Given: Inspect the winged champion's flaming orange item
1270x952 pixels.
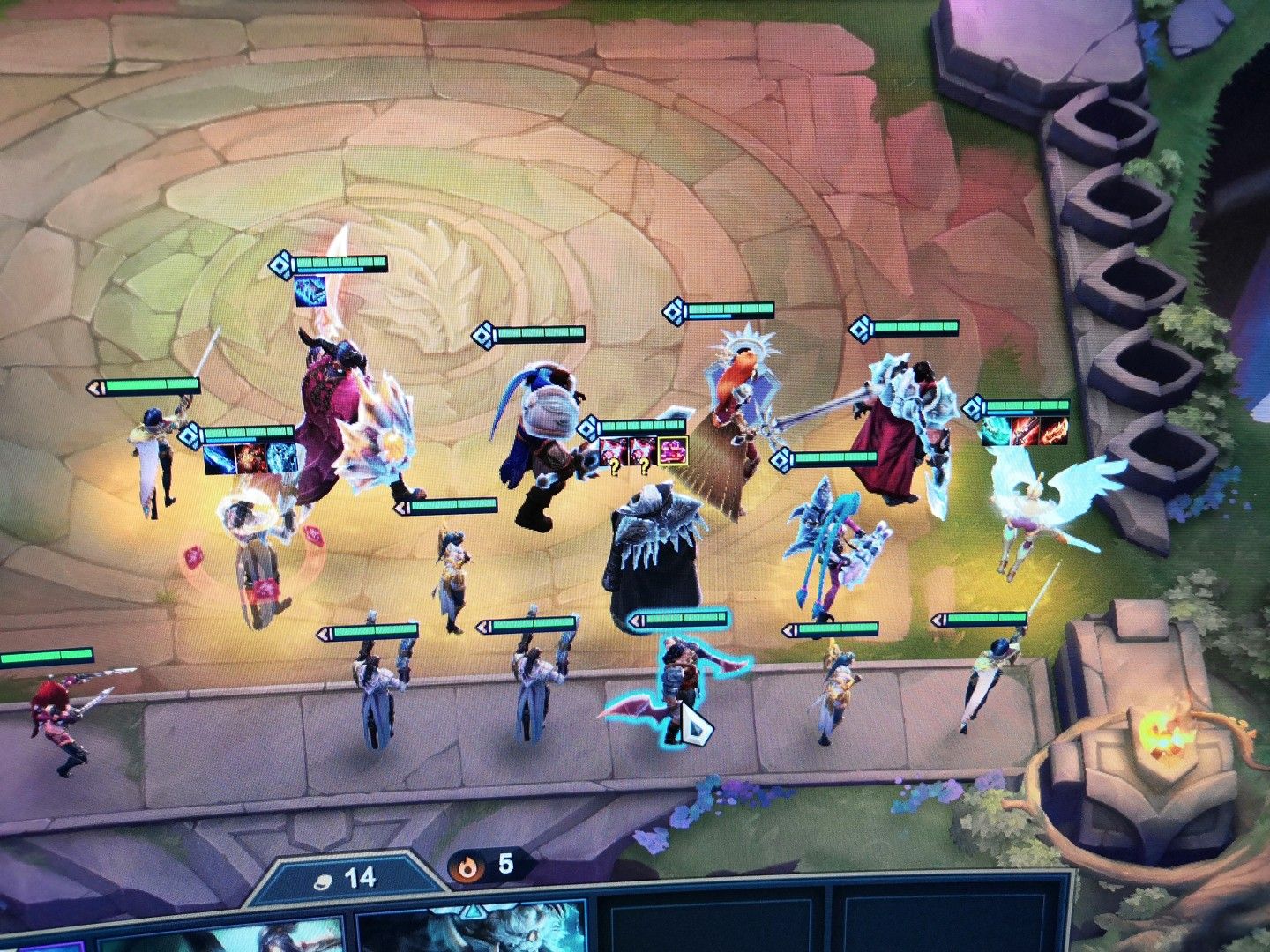Looking at the screenshot, I should pos(1055,430).
